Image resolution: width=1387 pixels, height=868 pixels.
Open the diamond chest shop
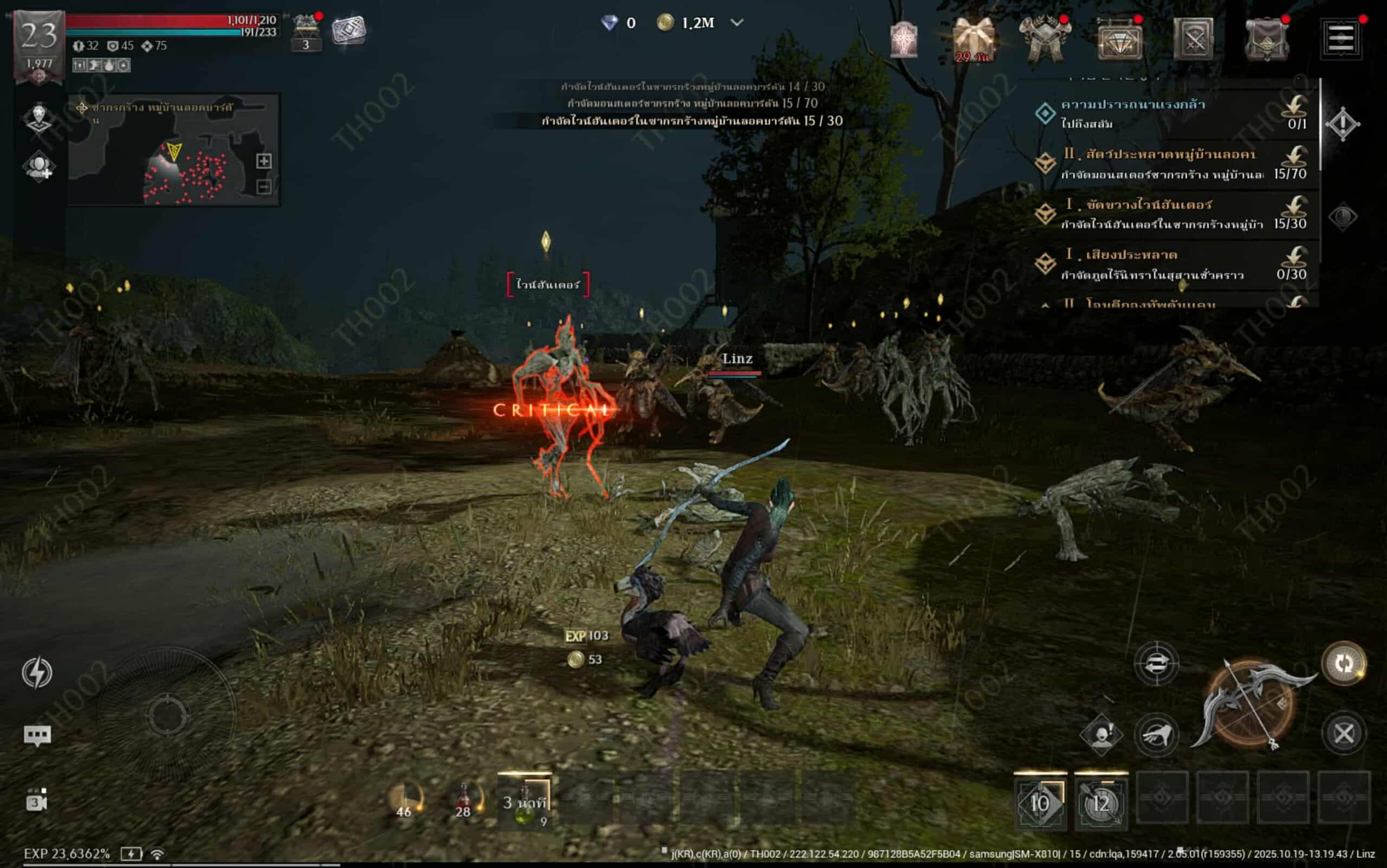(x=1119, y=40)
